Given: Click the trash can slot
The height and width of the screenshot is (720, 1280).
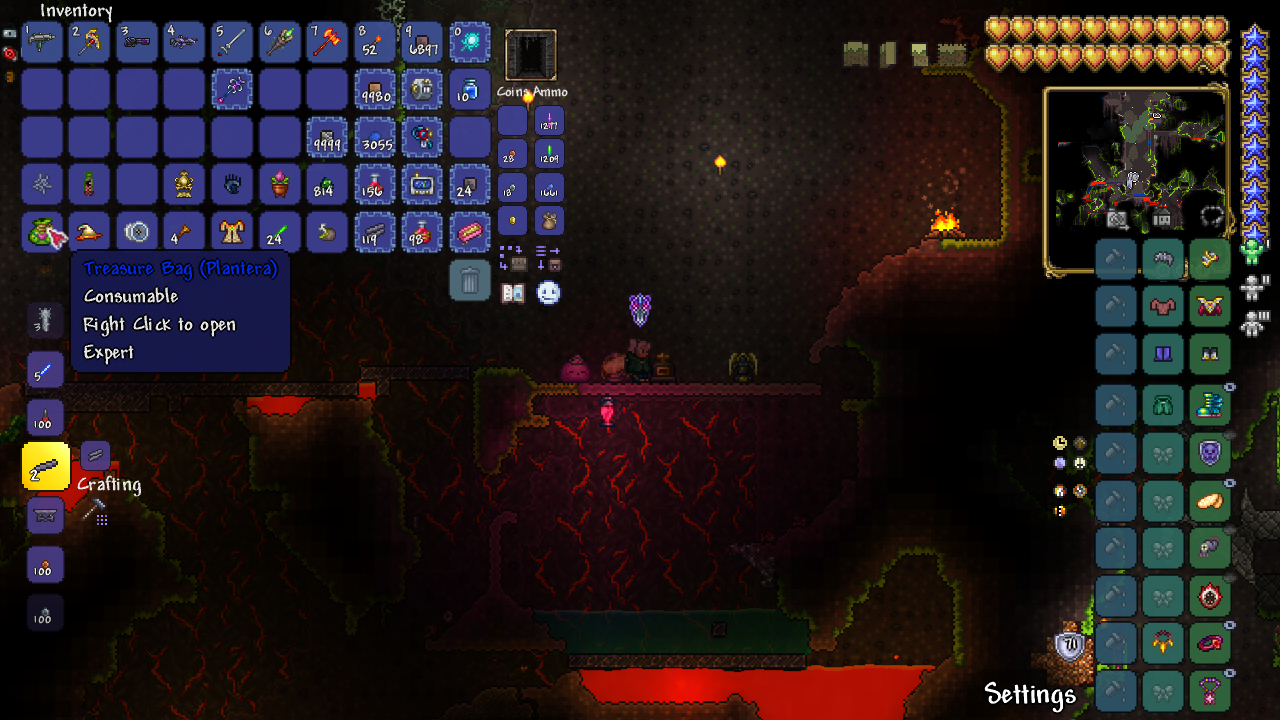Looking at the screenshot, I should tap(470, 281).
